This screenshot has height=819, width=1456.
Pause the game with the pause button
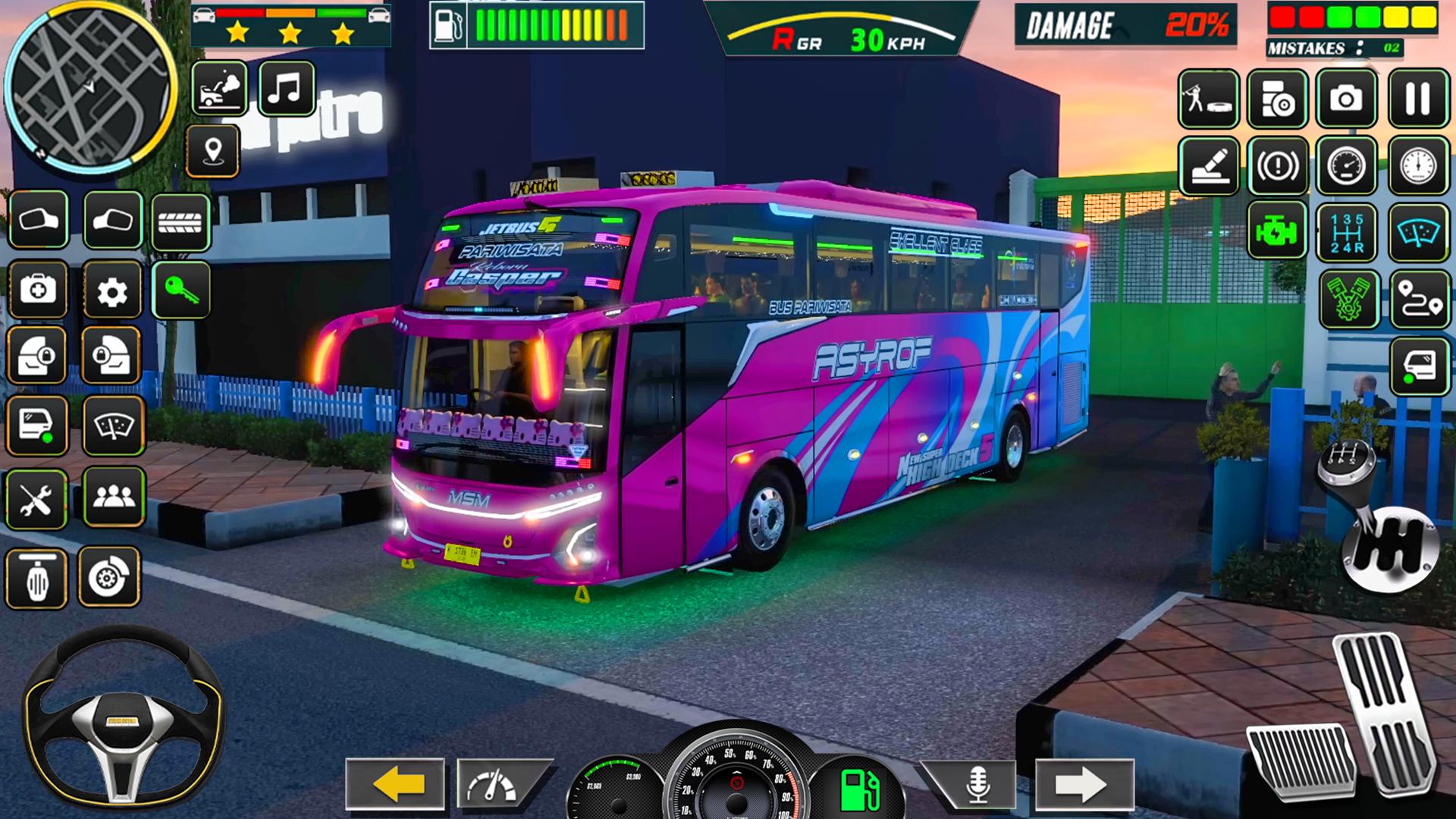1418,99
